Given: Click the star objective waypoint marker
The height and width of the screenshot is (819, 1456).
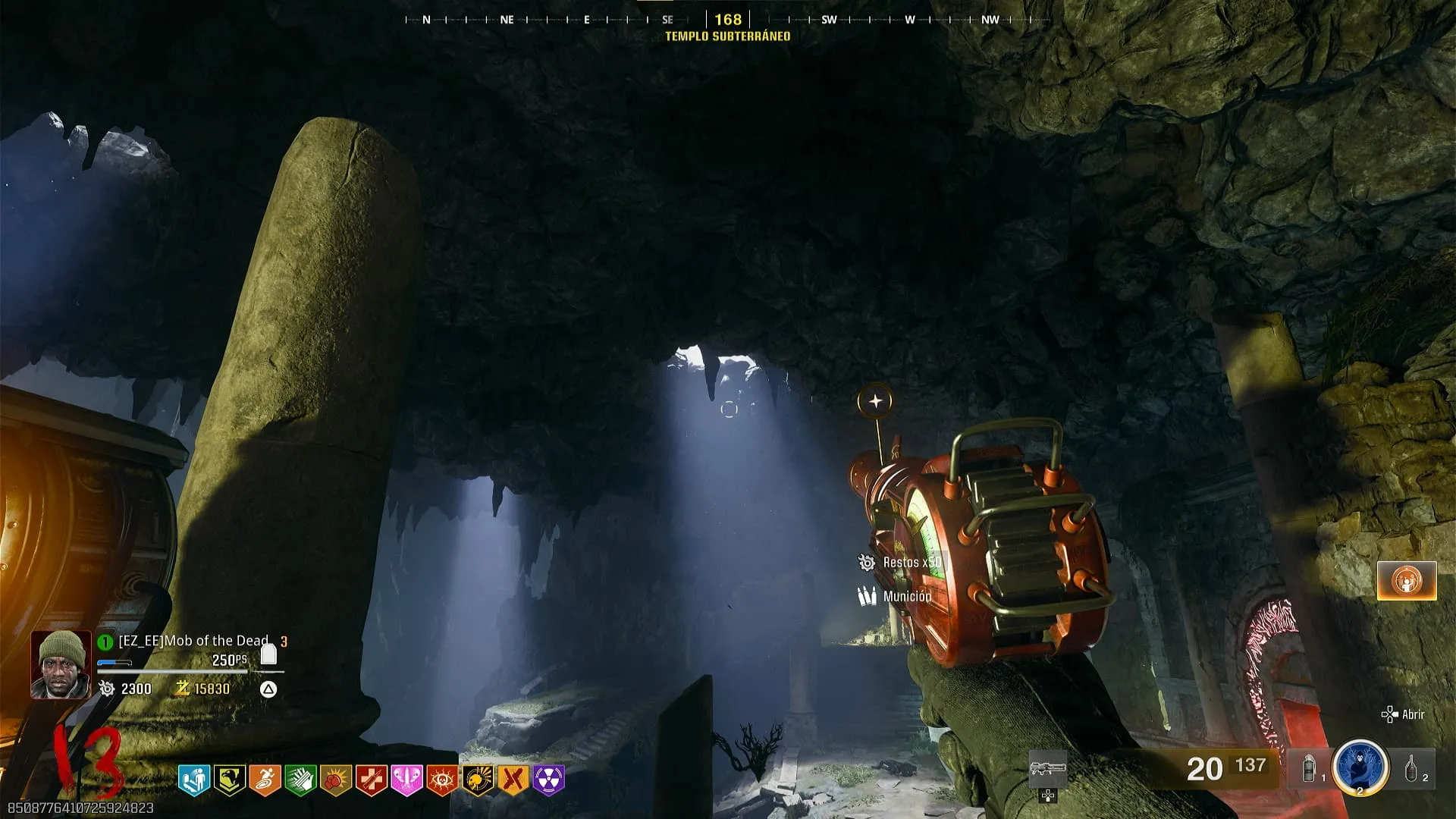Looking at the screenshot, I should coord(875,401).
